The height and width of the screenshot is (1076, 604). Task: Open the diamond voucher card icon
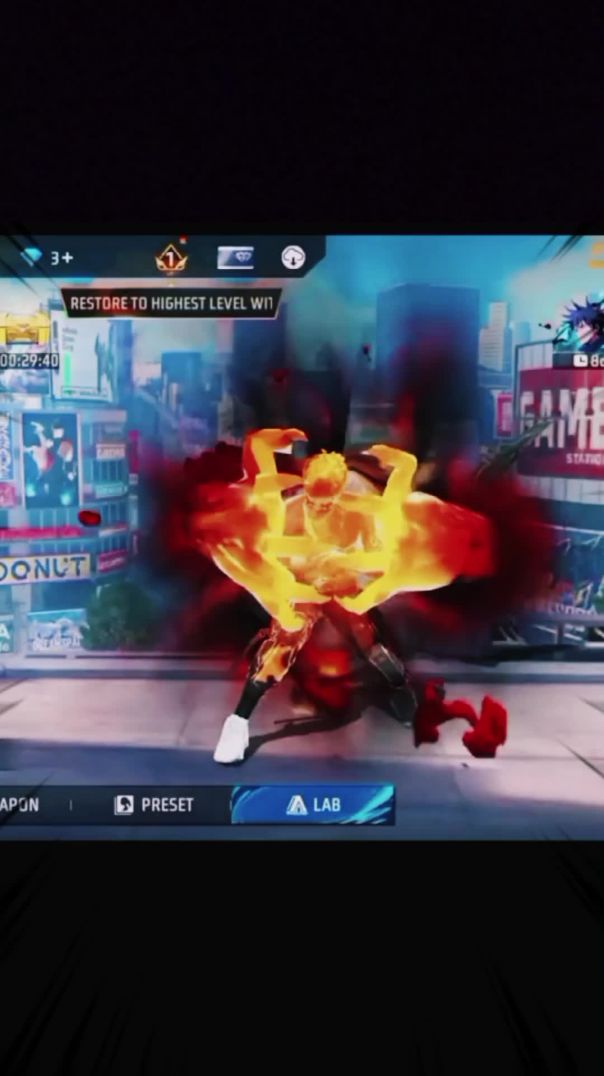[235, 258]
